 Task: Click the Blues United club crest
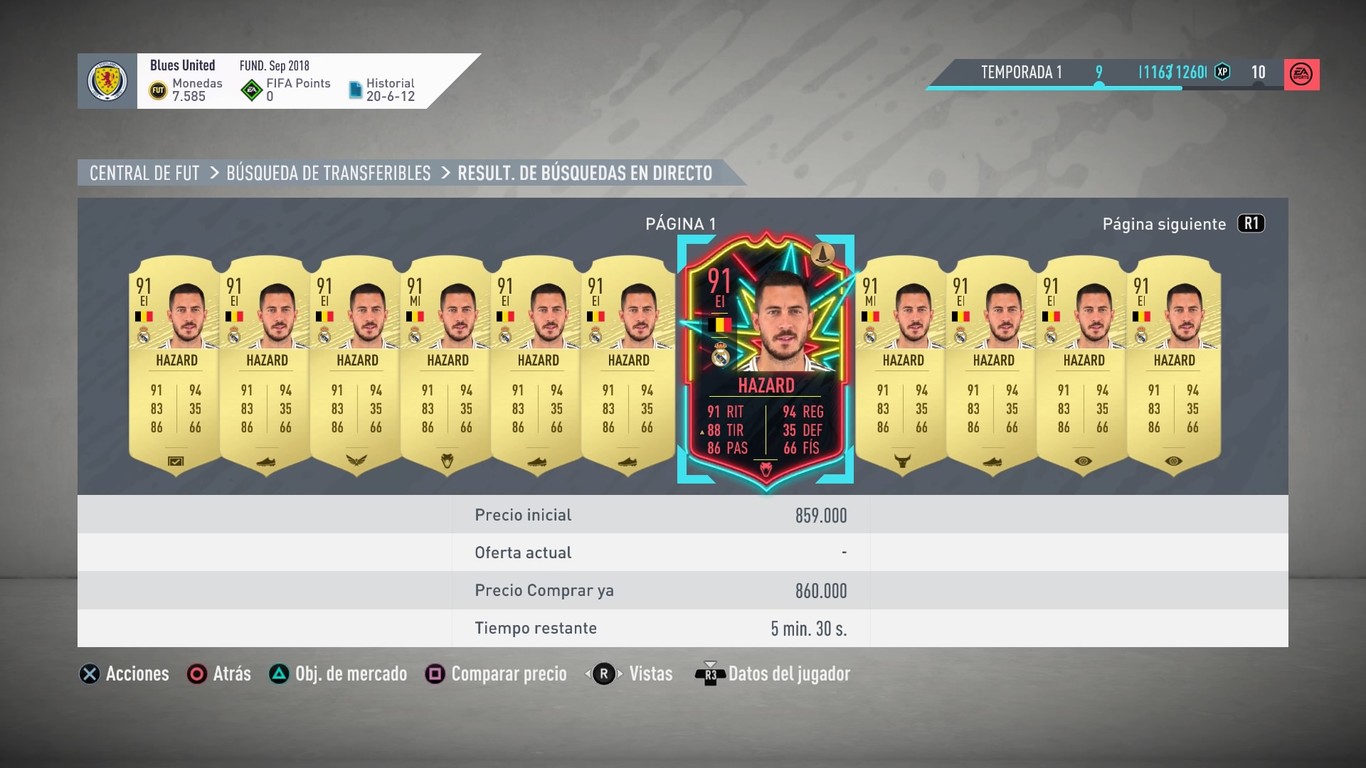coord(106,81)
